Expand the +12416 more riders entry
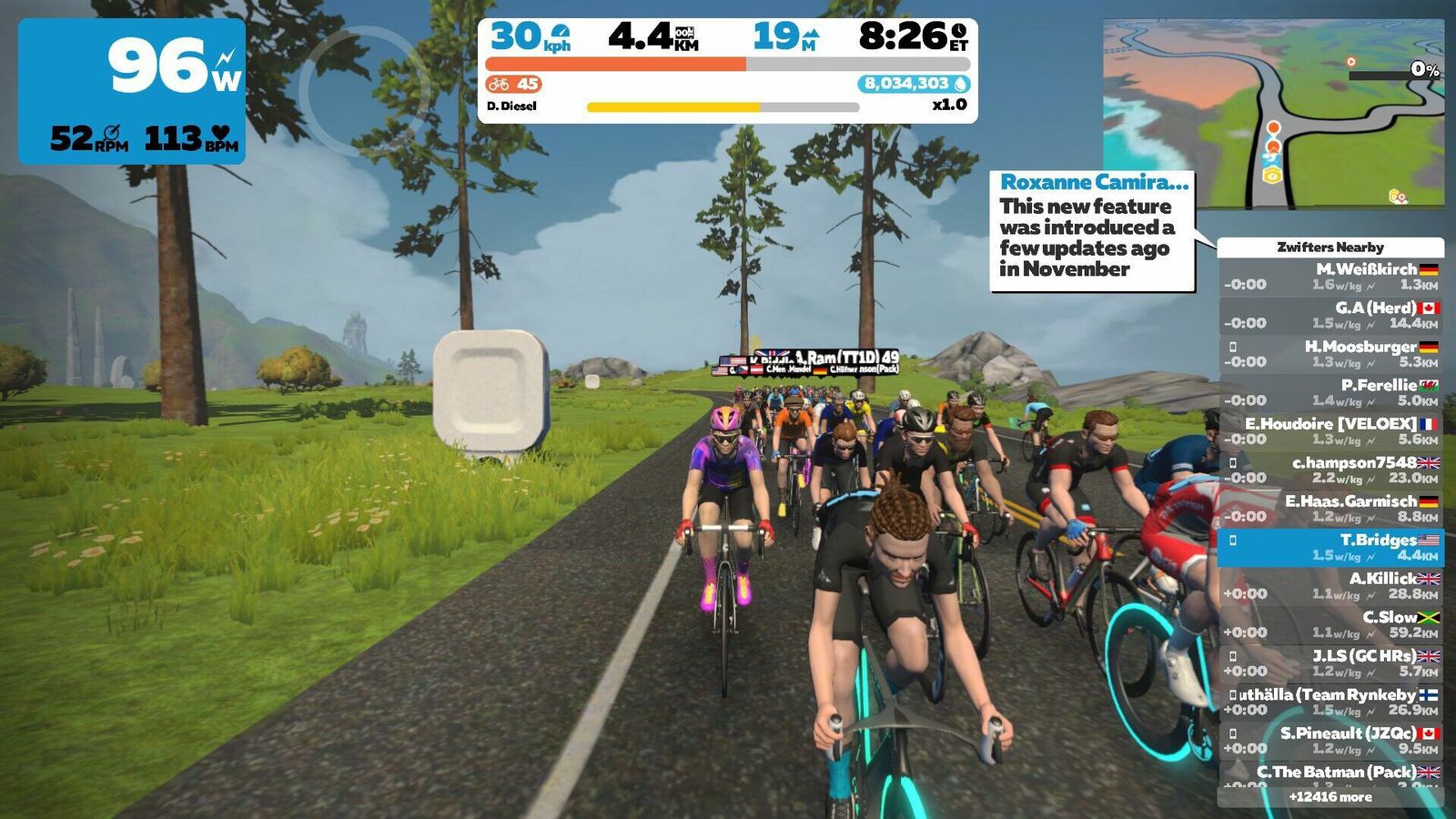The height and width of the screenshot is (819, 1456). (x=1330, y=797)
